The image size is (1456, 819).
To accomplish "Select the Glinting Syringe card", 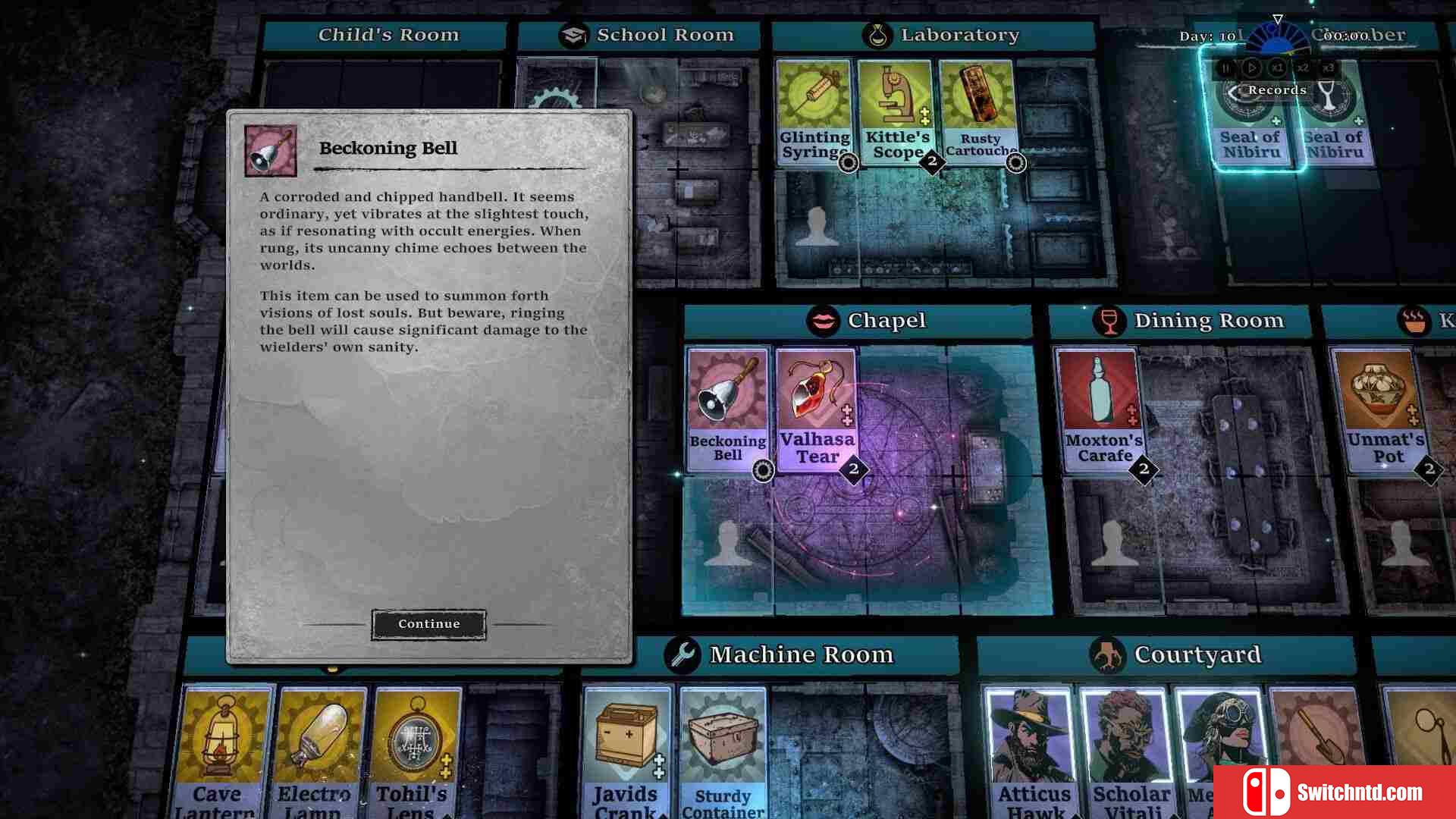I will (815, 111).
